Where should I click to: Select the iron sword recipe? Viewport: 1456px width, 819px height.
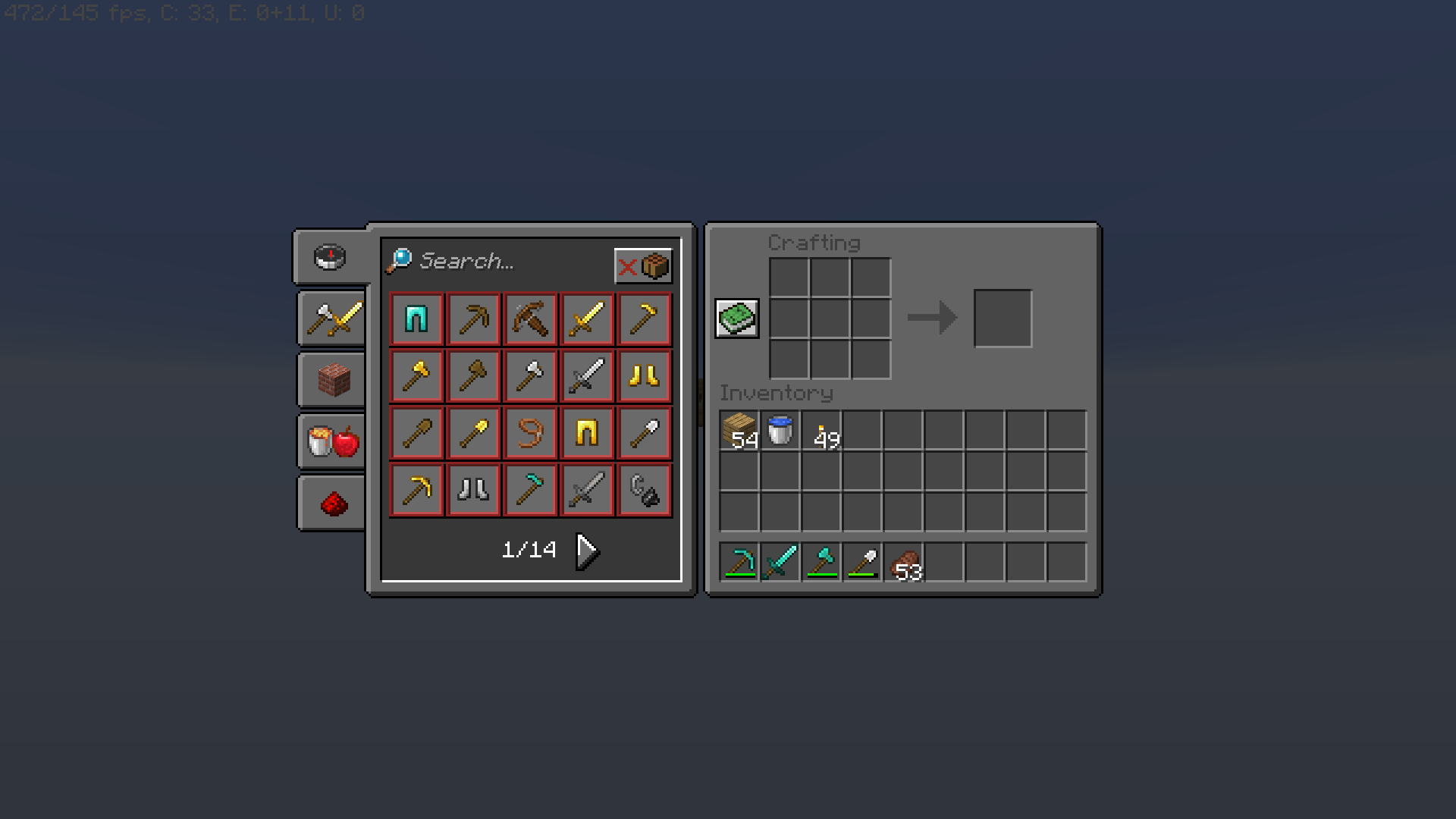click(x=587, y=375)
